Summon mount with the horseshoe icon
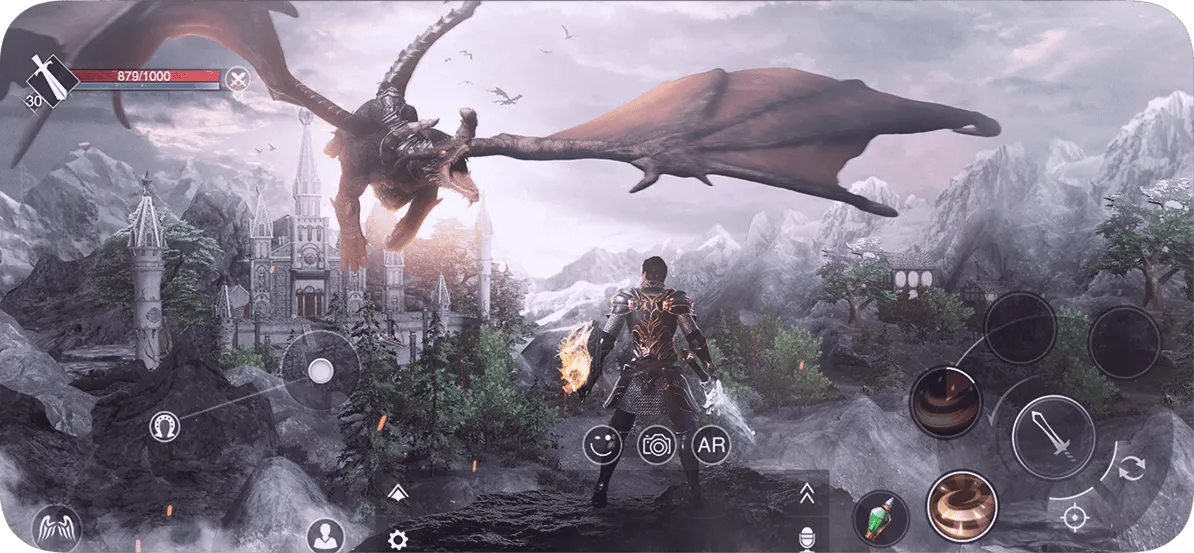 coord(163,427)
